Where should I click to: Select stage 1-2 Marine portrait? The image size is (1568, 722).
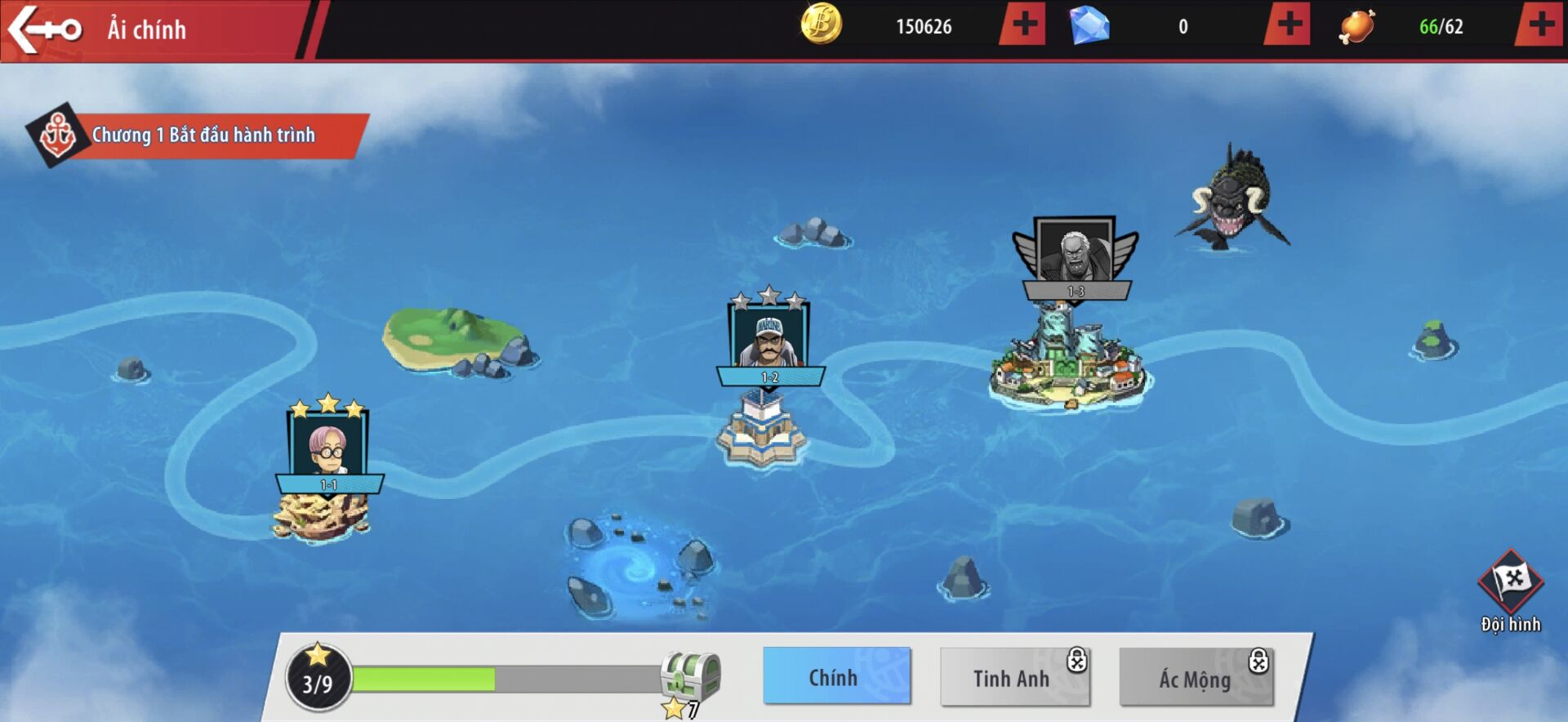pos(768,337)
